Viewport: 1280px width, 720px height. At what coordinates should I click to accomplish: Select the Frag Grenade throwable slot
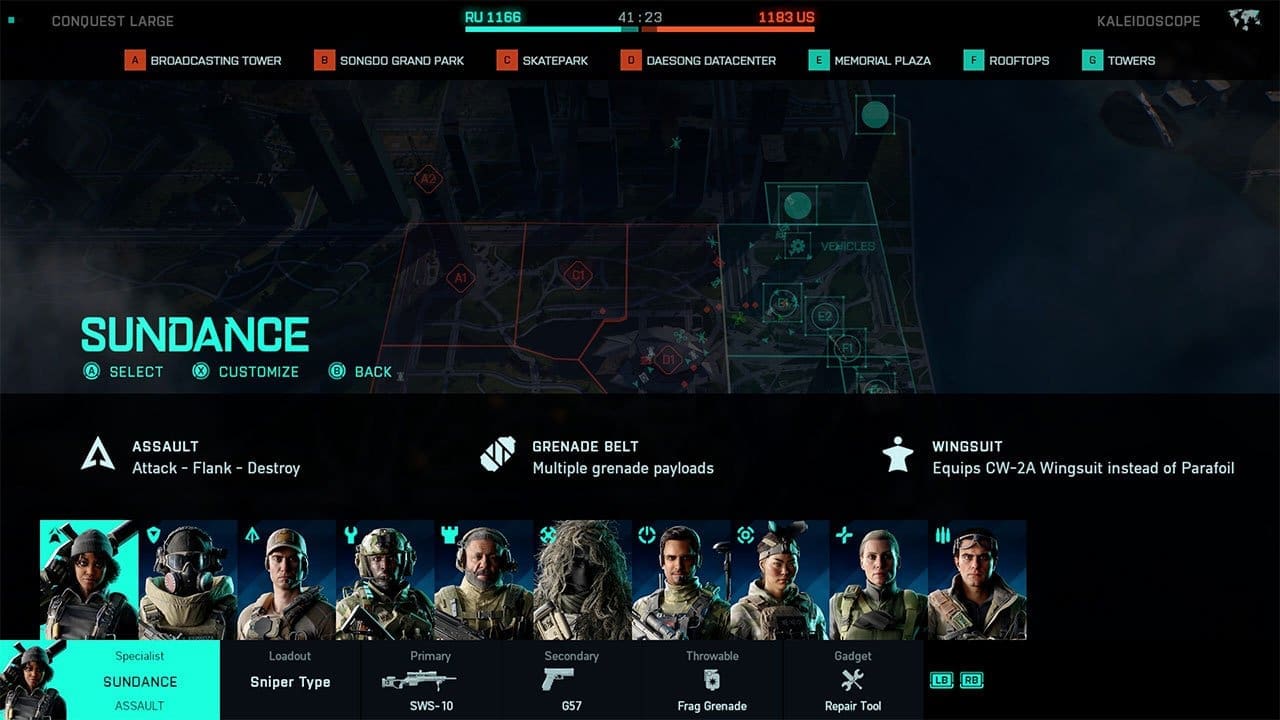point(712,681)
